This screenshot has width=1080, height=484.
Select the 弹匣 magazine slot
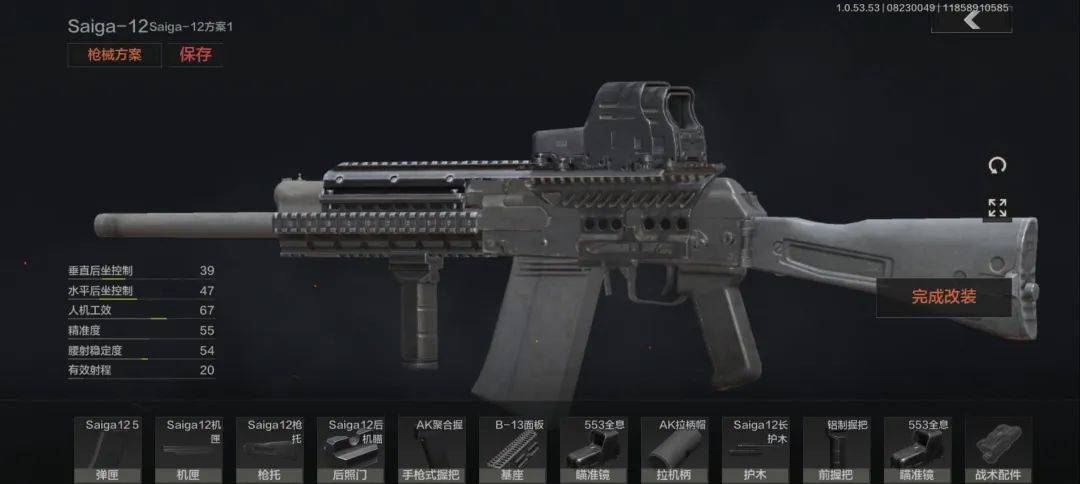109,450
